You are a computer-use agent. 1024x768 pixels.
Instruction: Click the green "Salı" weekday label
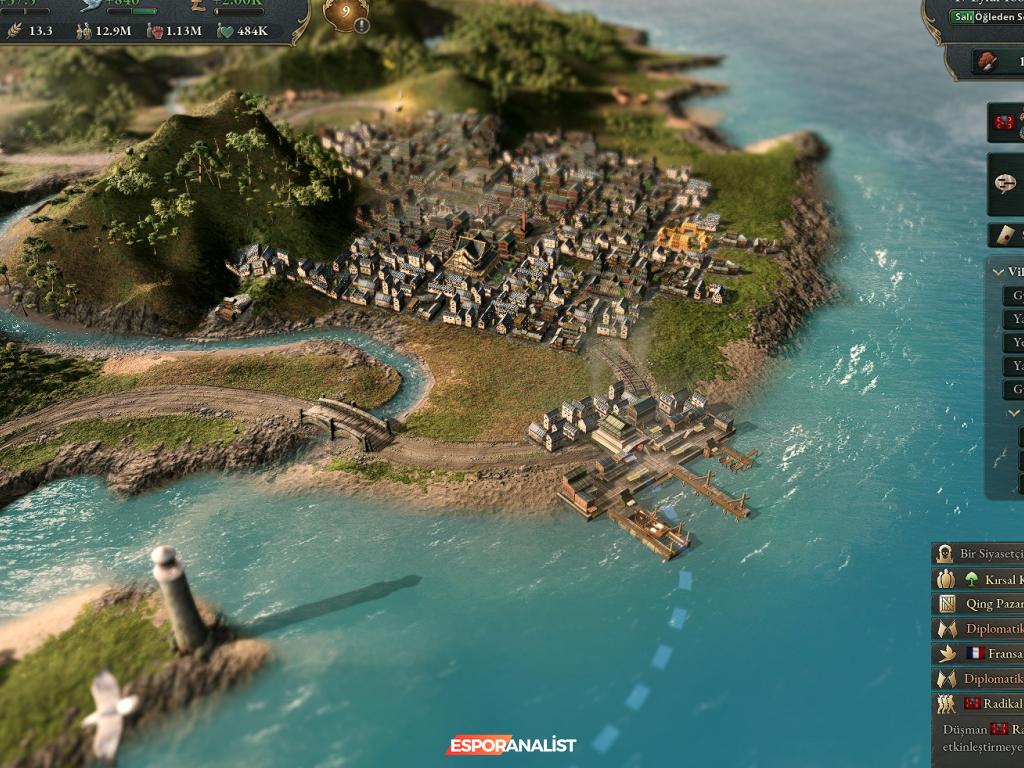tap(963, 17)
